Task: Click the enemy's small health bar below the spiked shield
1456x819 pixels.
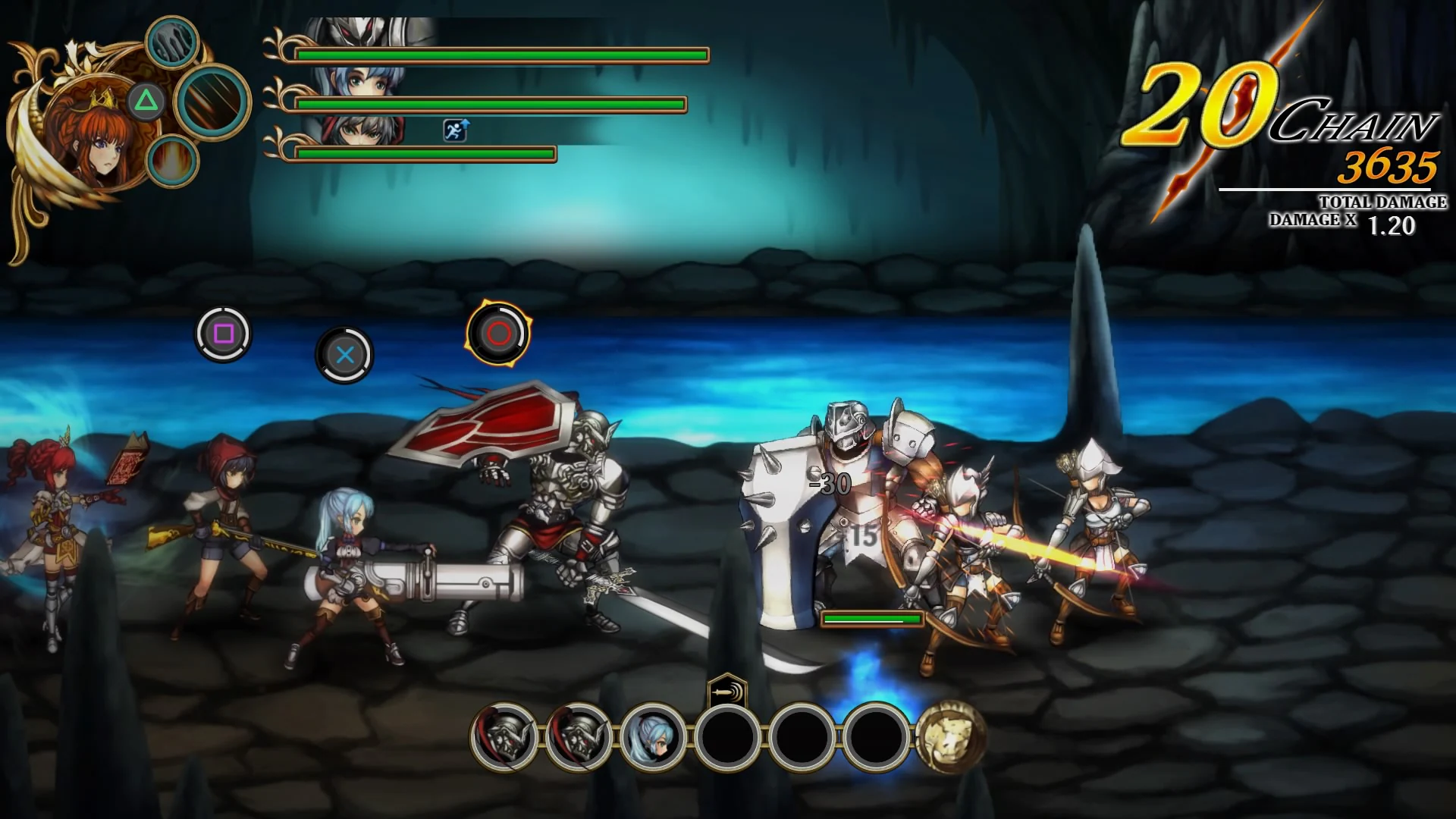Action: (871, 620)
